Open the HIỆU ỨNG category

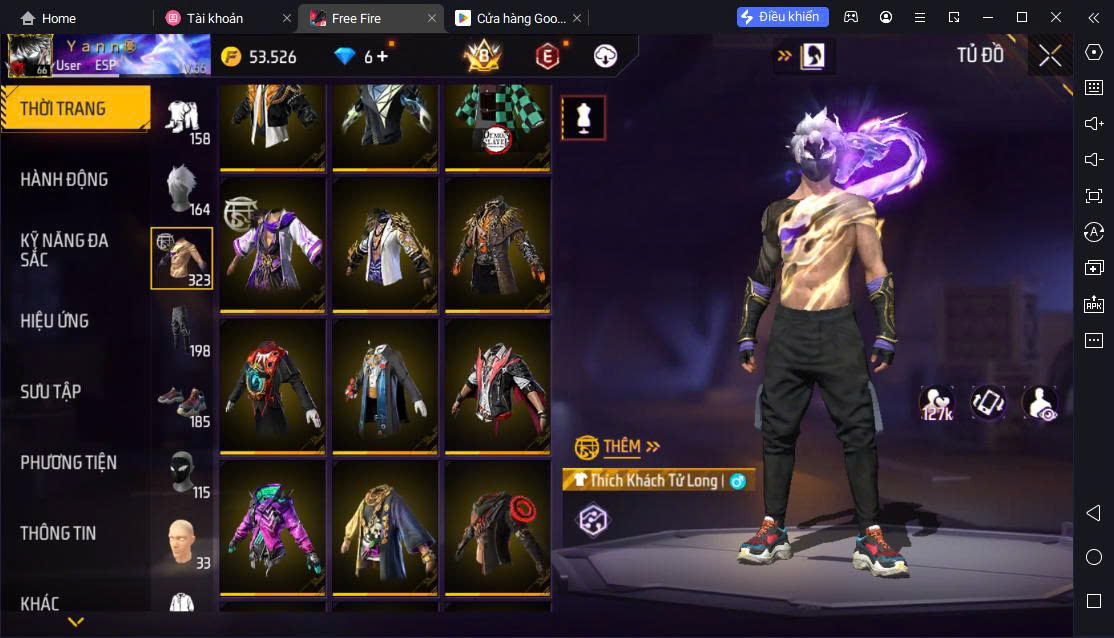(55, 321)
